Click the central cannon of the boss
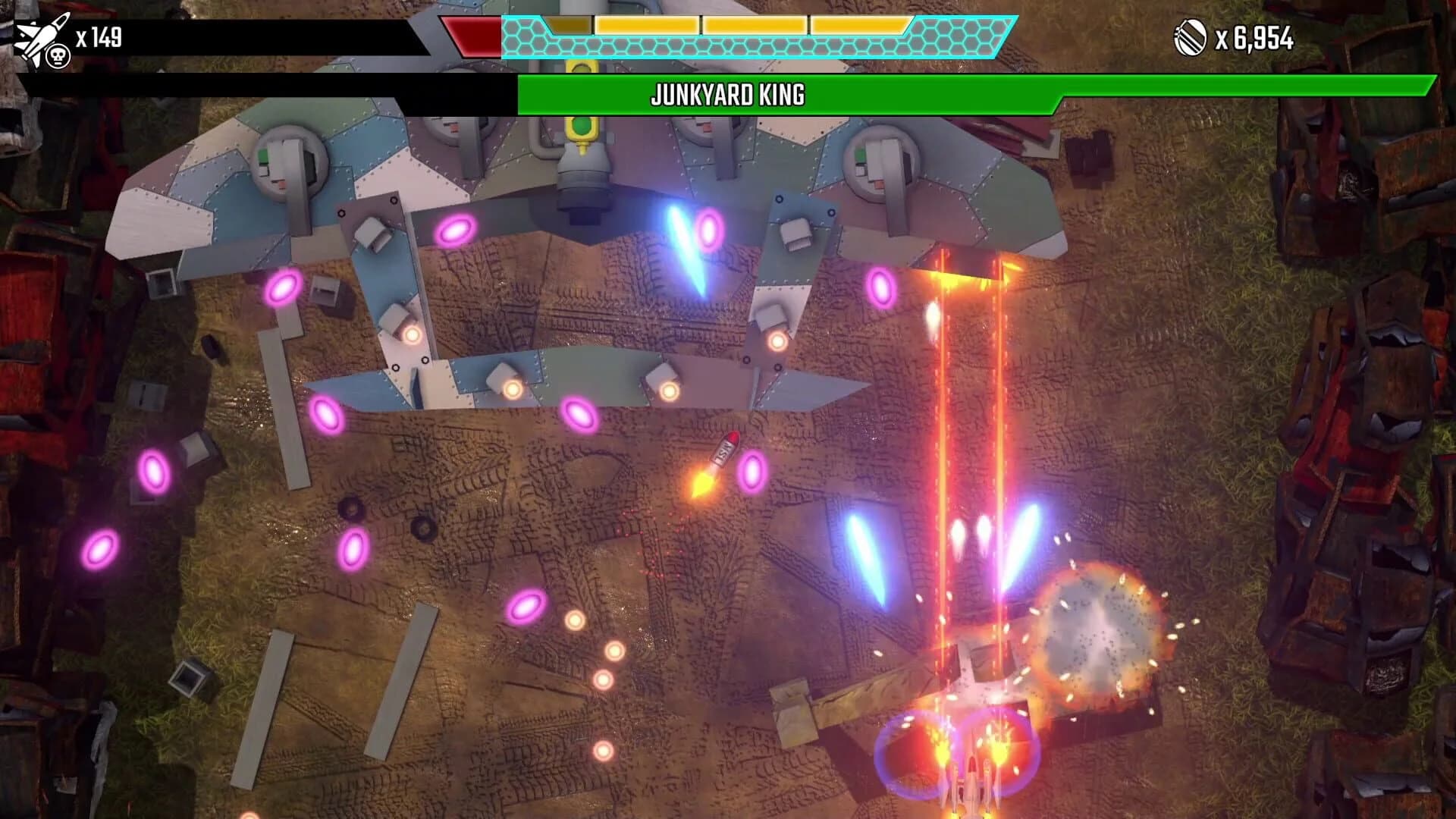Screen dimensions: 1456x819 tap(584, 178)
